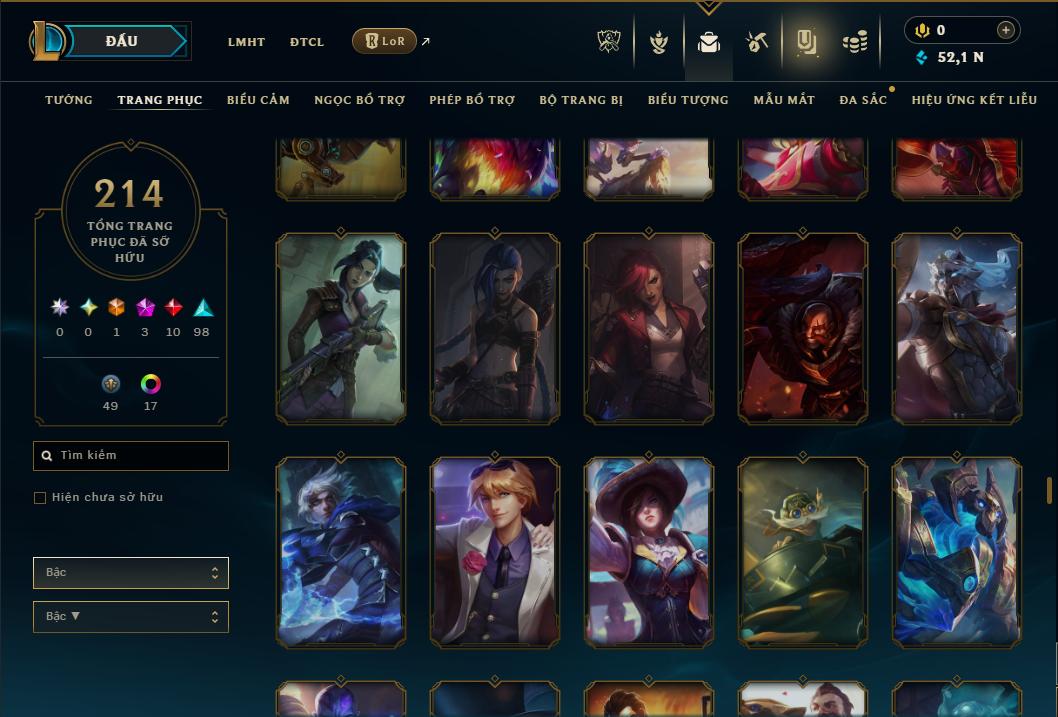Viewport: 1058px width, 717px height.
Task: Show the BIỂU TƯỢNG icons tab
Action: (x=688, y=100)
